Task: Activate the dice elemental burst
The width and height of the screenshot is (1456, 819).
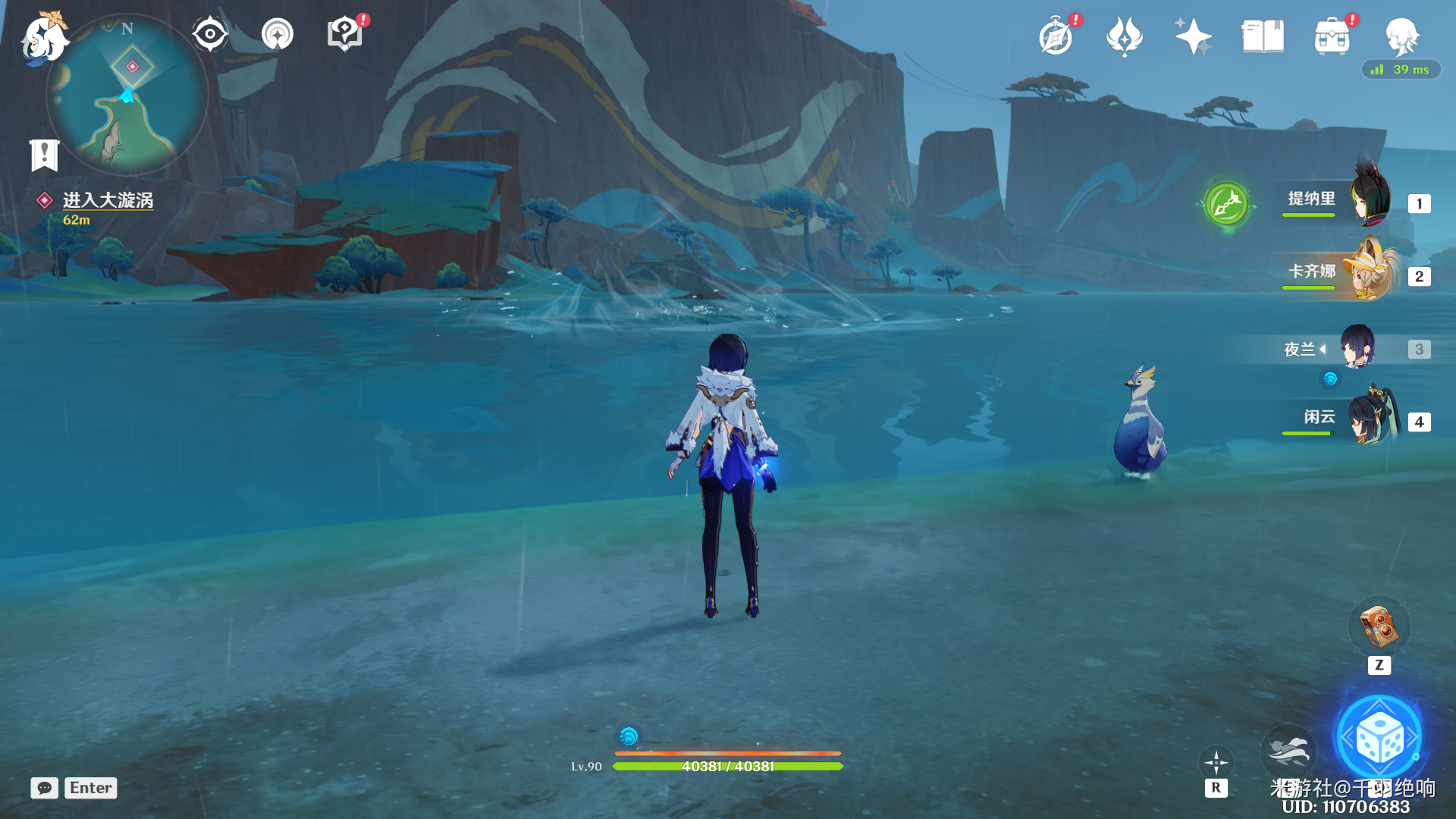Action: click(1379, 737)
